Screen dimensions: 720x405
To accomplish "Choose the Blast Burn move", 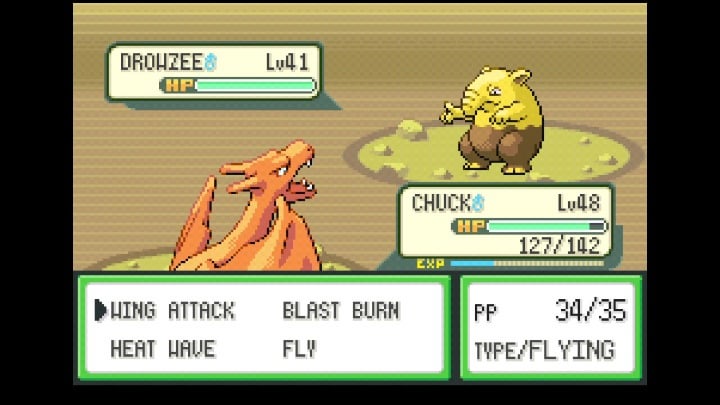I will click(340, 311).
